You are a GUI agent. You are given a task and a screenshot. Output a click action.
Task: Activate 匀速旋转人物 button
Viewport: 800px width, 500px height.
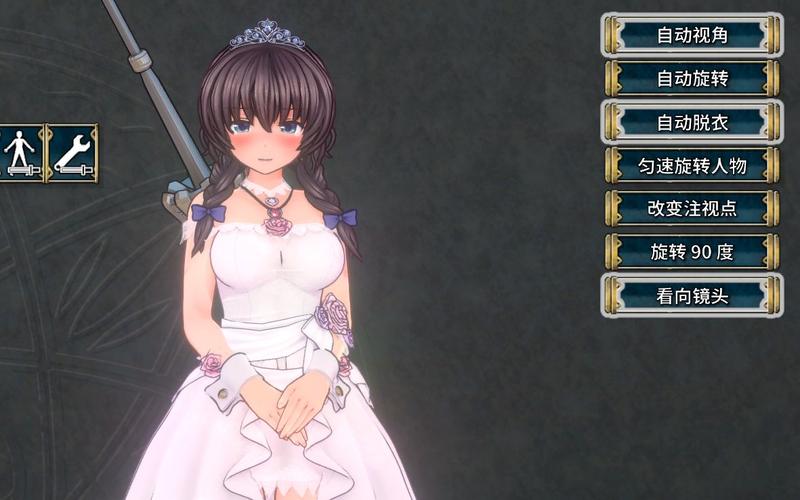(692, 165)
